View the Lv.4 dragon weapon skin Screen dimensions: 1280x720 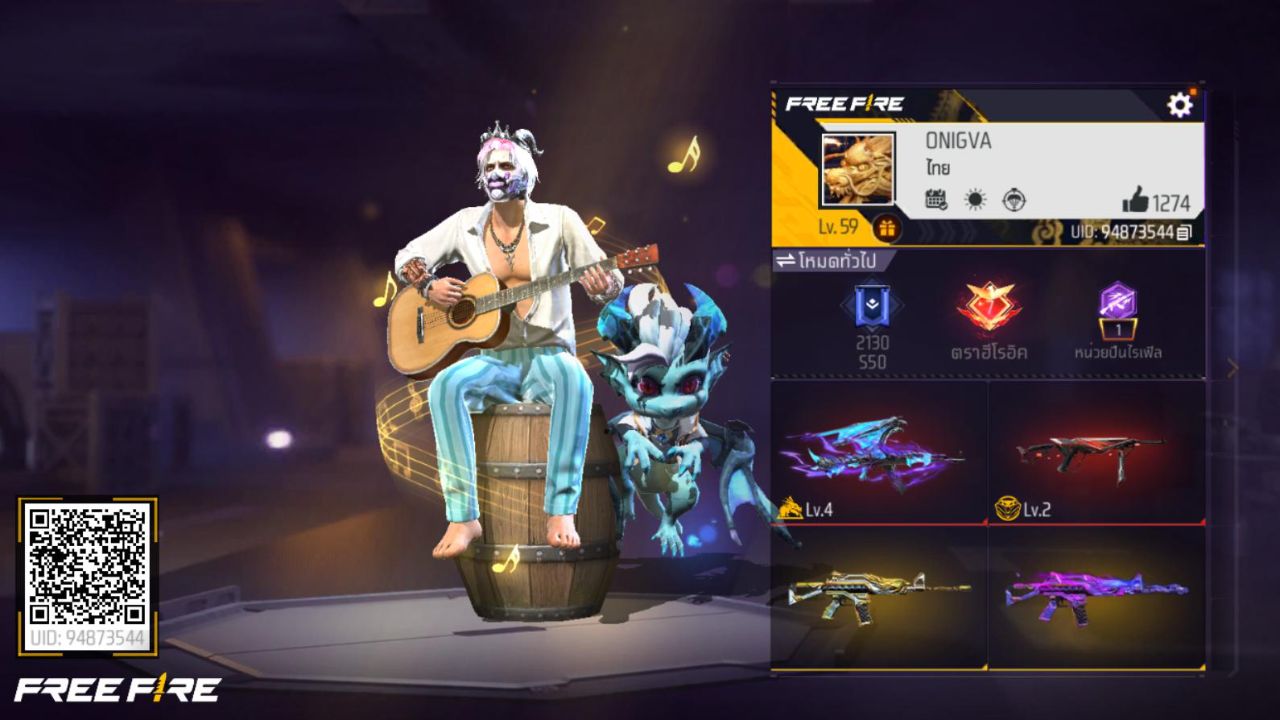[x=880, y=450]
